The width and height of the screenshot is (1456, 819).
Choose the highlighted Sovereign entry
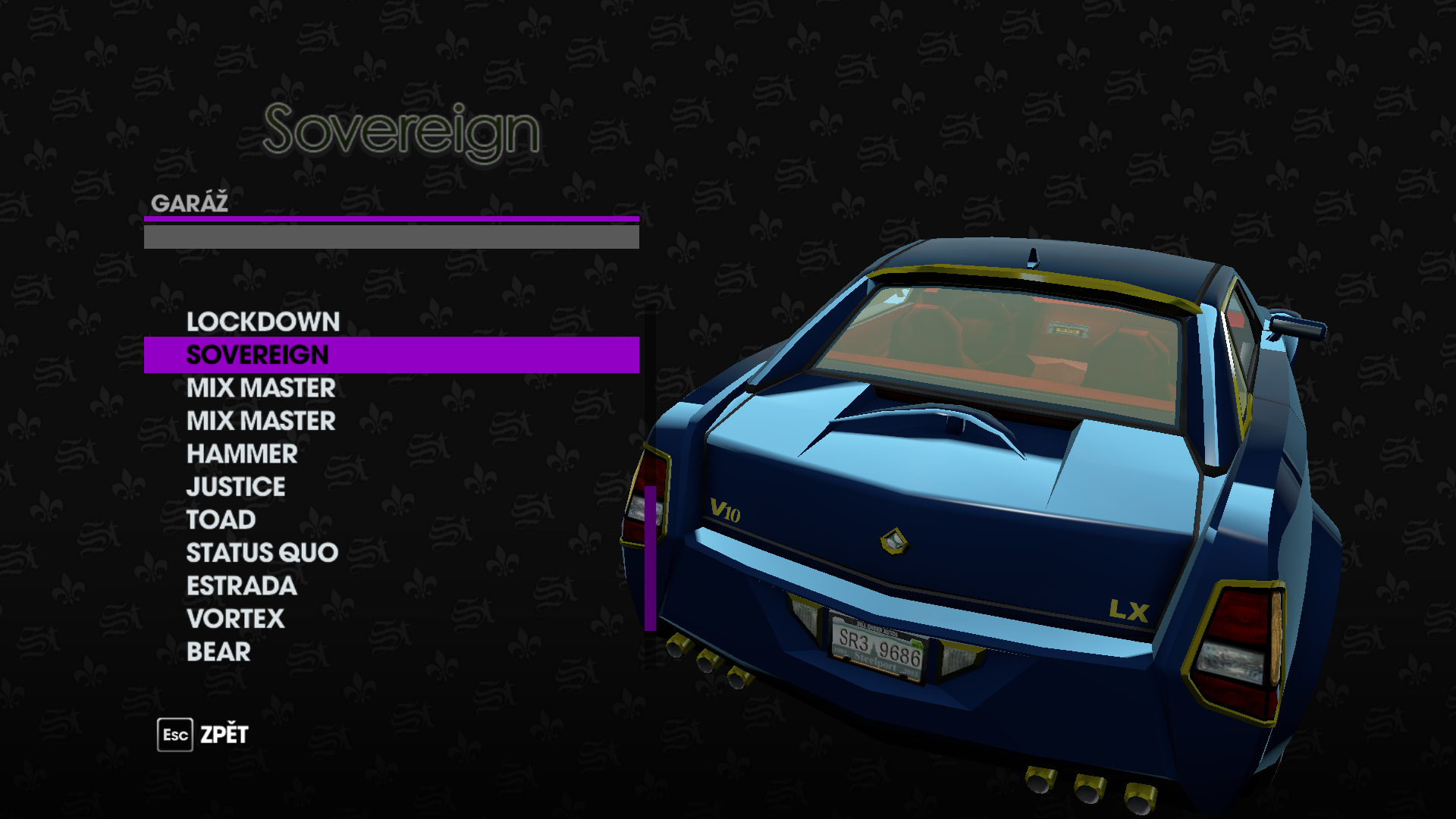(258, 355)
